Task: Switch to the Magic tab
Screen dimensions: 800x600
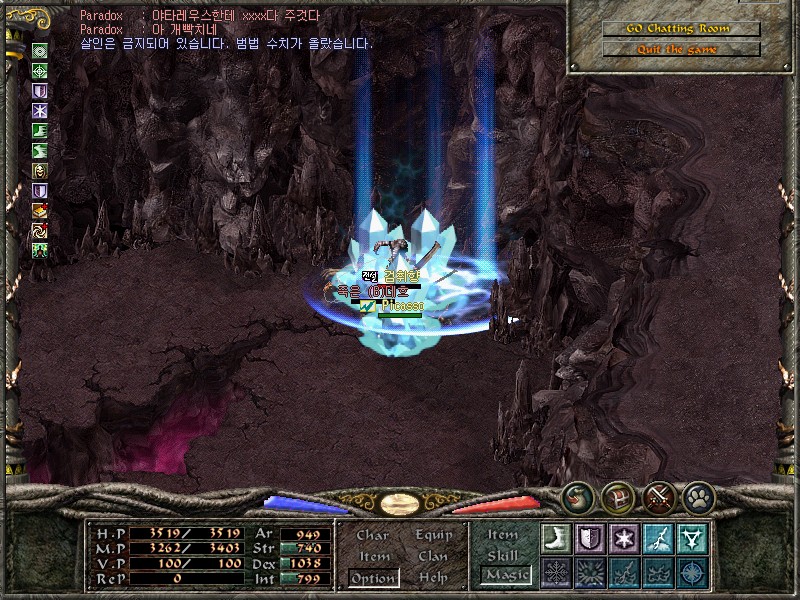Action: 505,575
